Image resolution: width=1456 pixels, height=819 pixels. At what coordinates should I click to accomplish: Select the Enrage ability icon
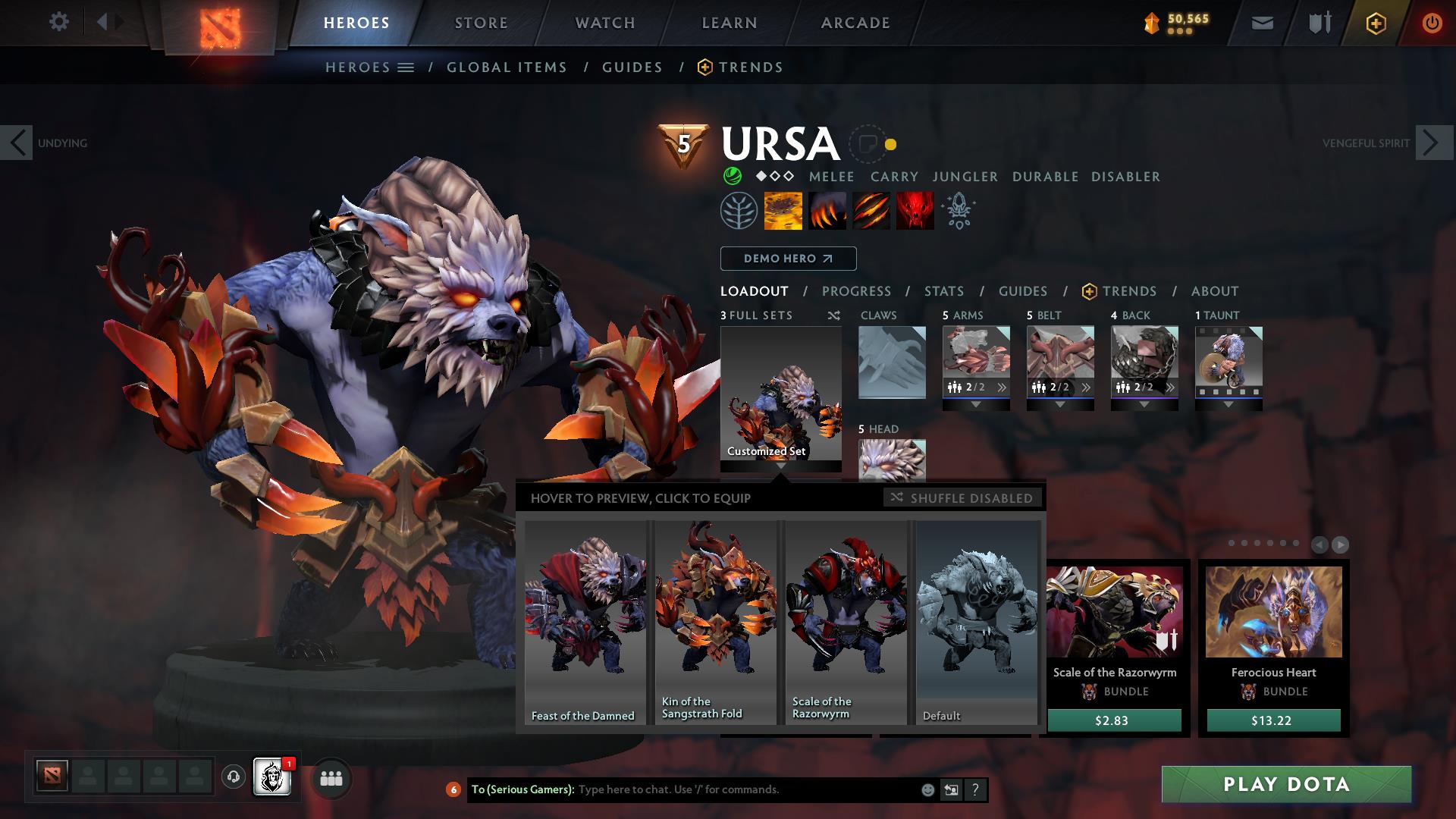coord(915,212)
